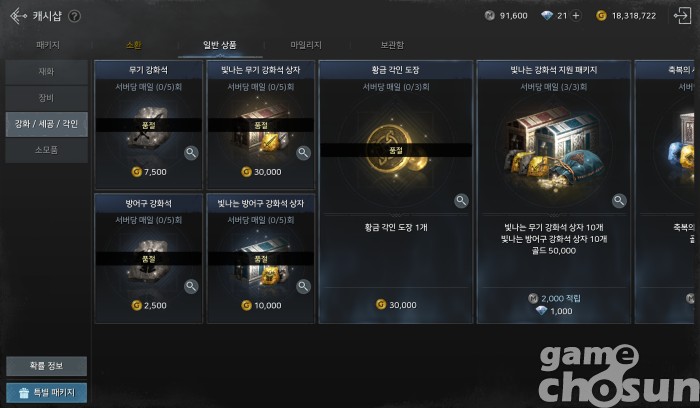Select the 무기 강화석 item card

148,120
